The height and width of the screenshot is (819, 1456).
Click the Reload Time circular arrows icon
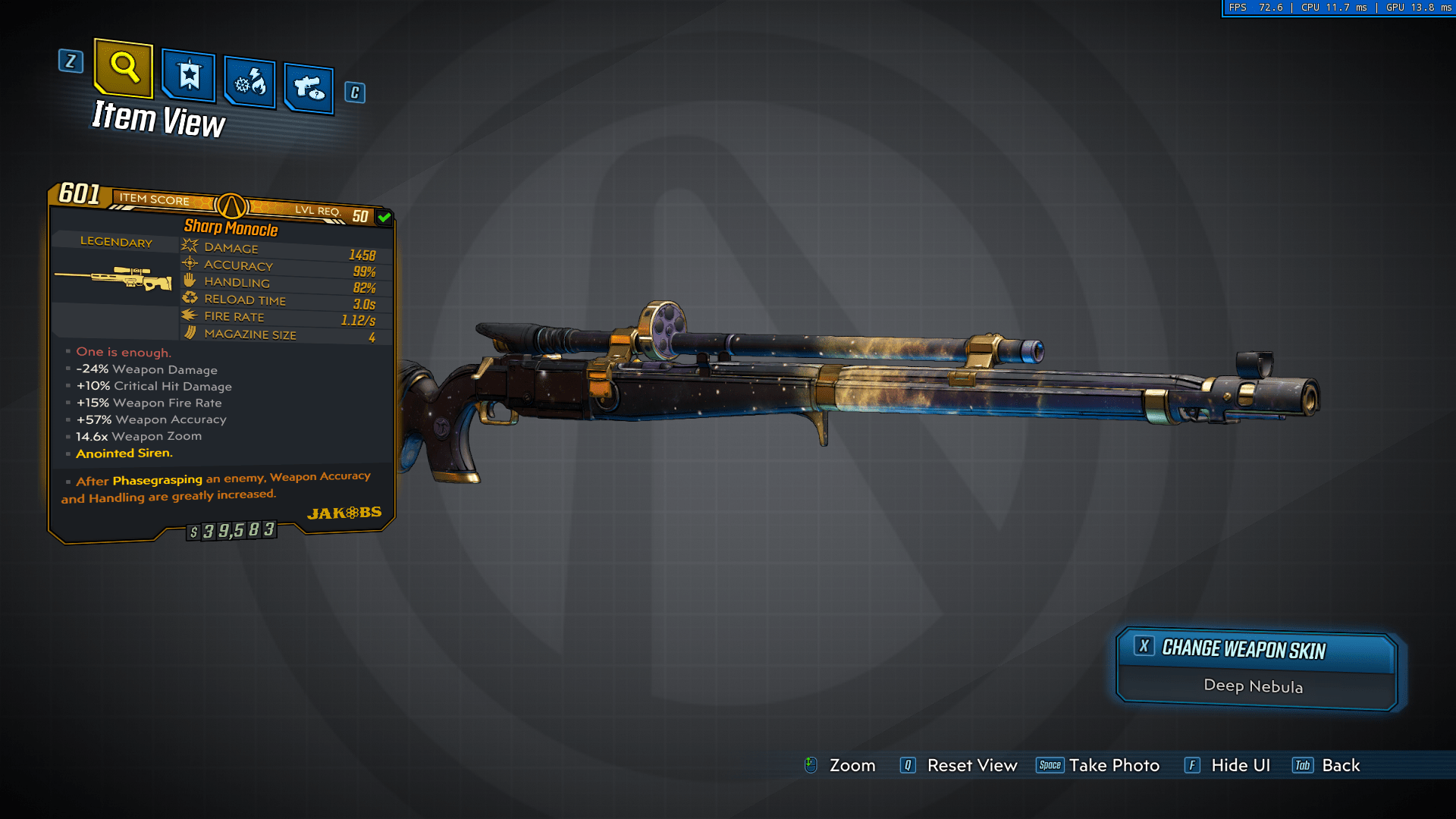(190, 298)
